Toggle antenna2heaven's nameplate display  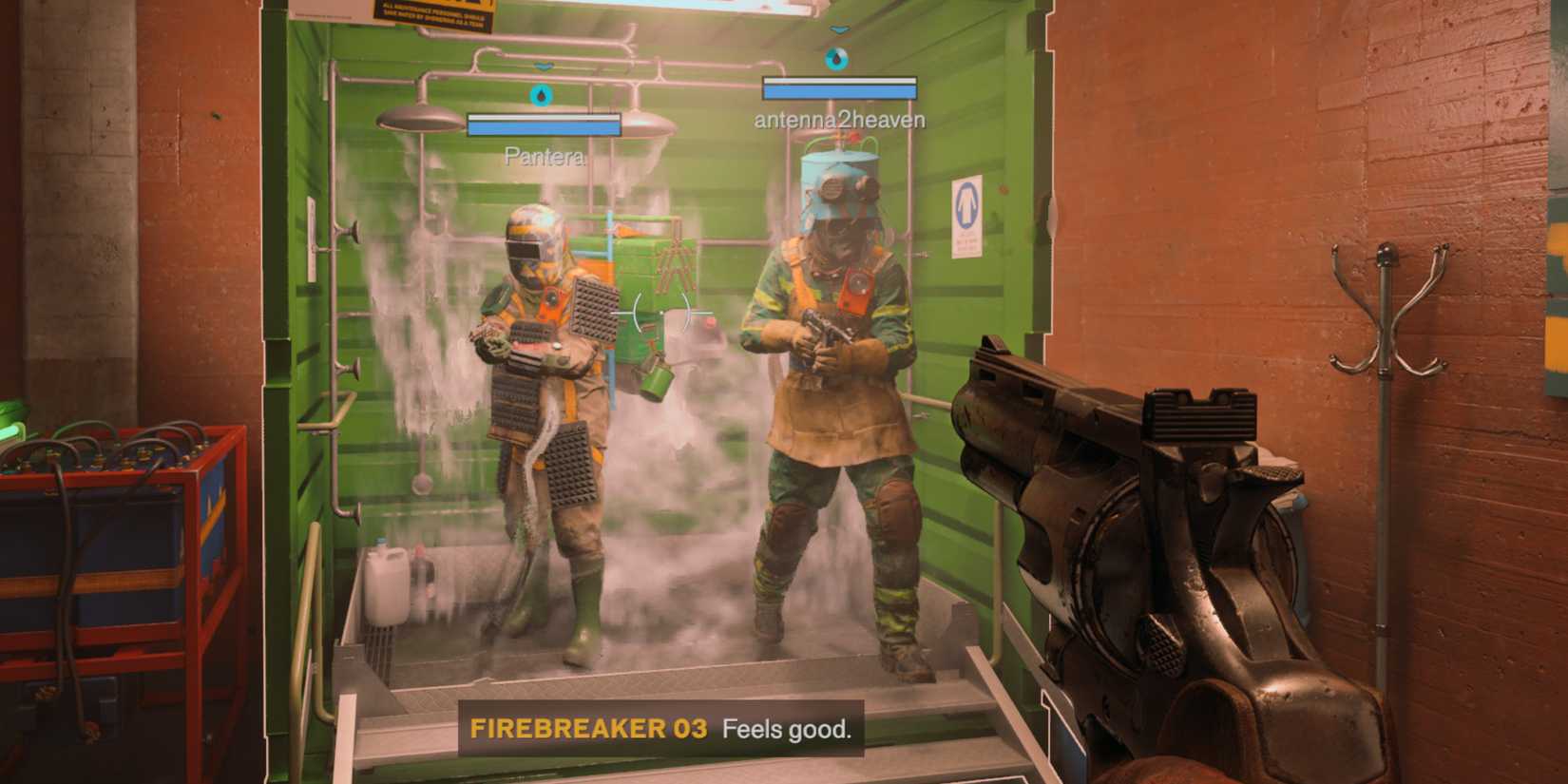(837, 120)
